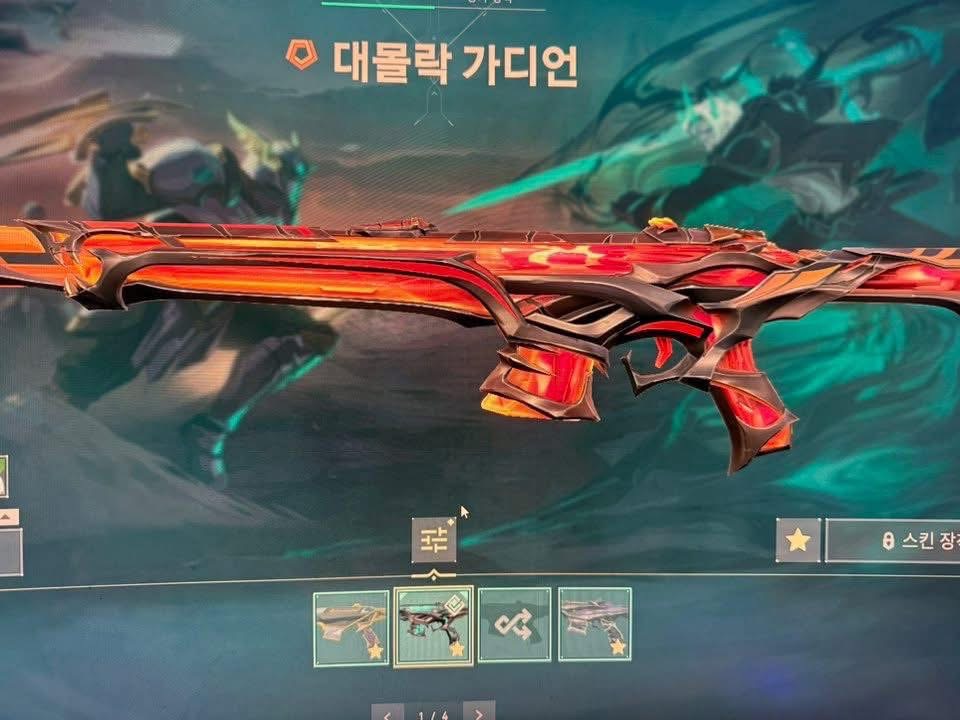The width and height of the screenshot is (960, 720).
Task: Toggle the star favorite button
Action: point(798,540)
